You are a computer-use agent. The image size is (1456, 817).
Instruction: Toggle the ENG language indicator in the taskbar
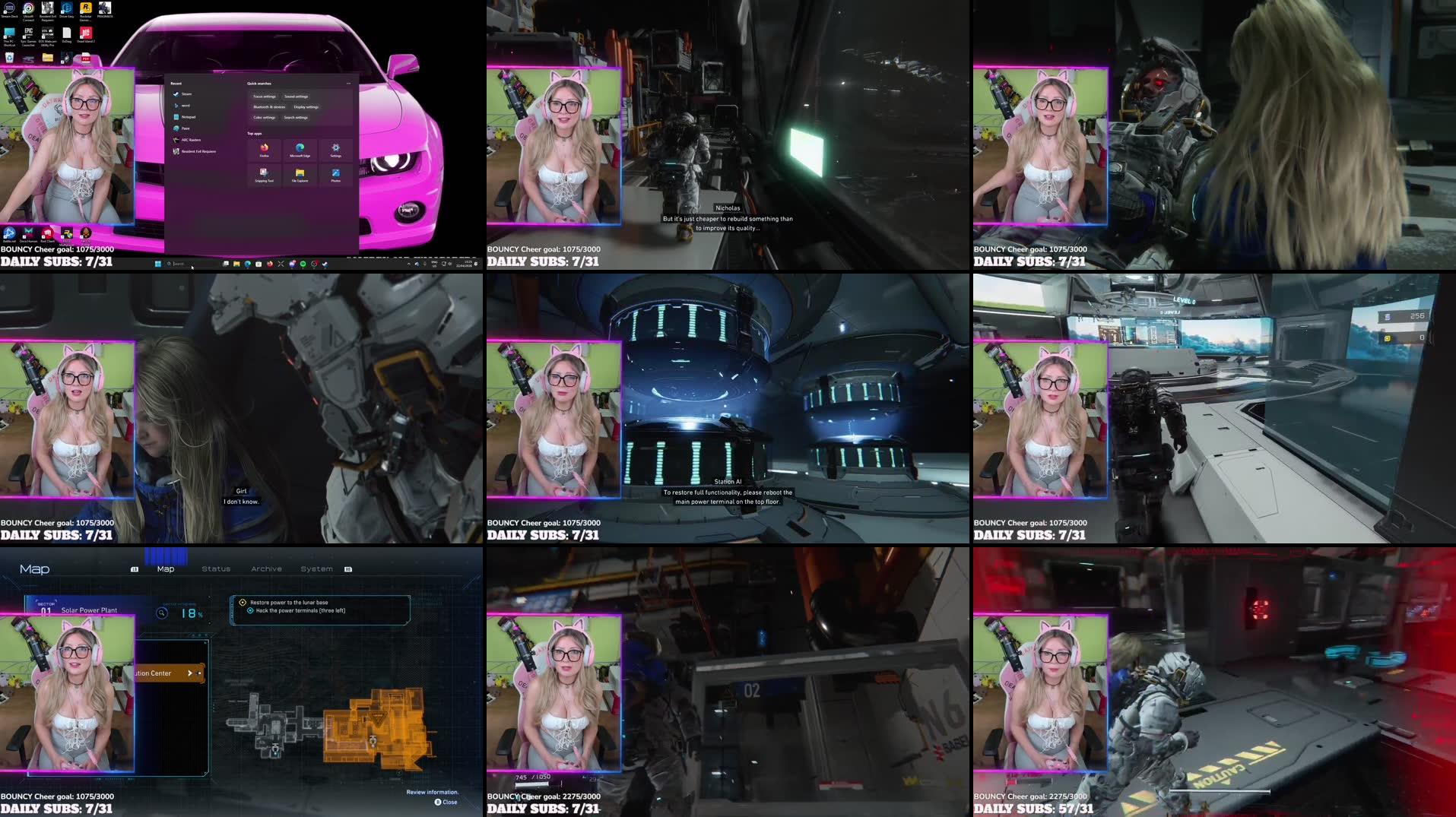434,264
